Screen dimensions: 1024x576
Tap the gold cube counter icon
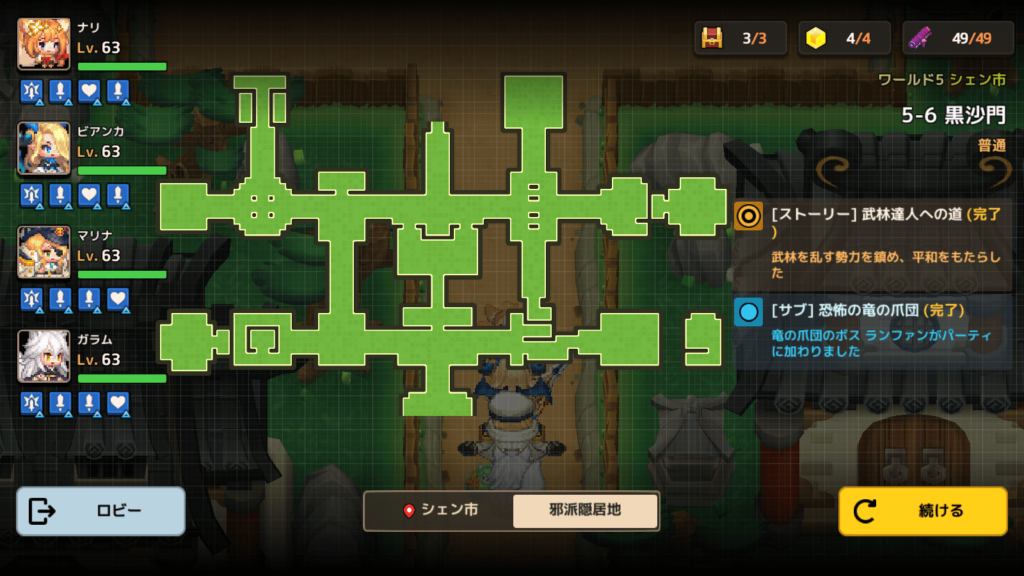click(817, 38)
